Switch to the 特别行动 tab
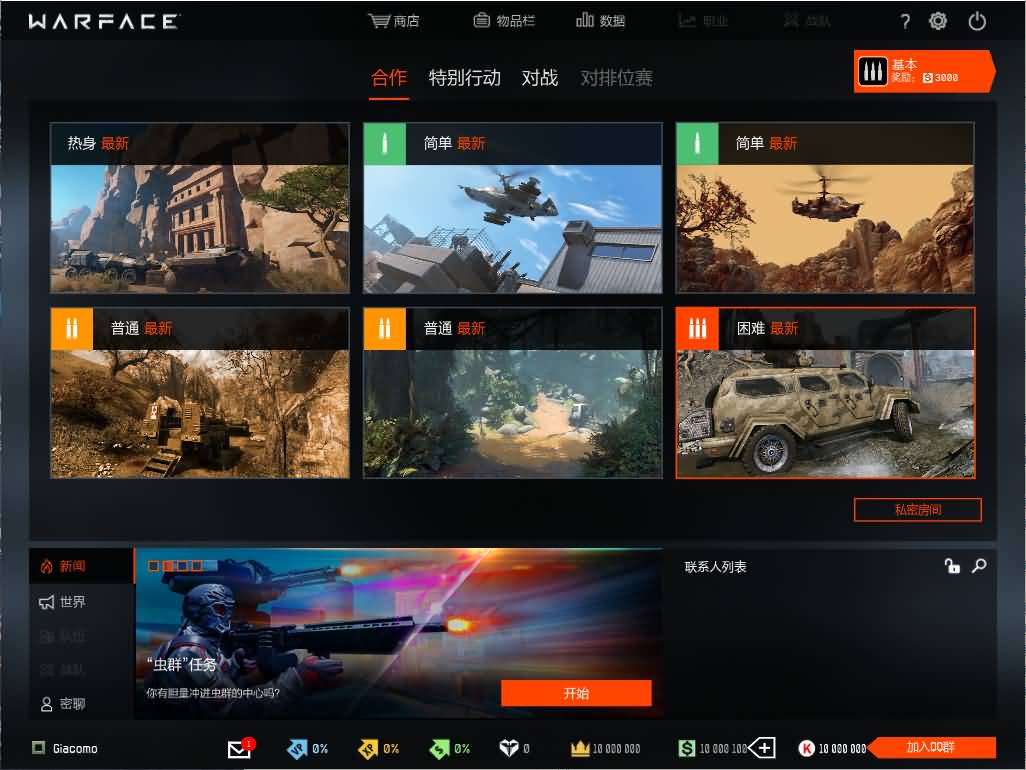1026x770 pixels. [464, 78]
